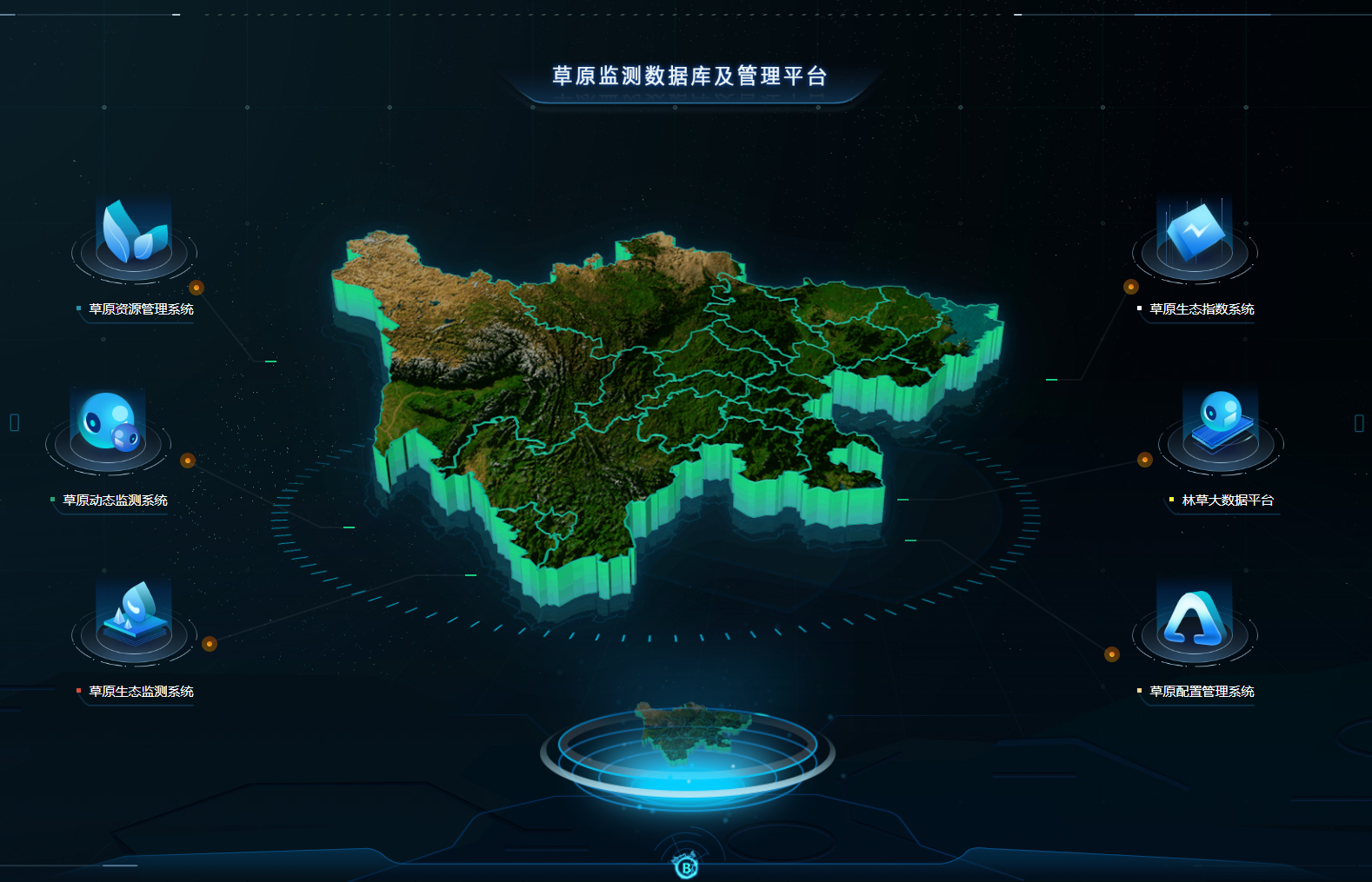The image size is (1372, 882).
Task: Open 草原资源管理系统 leaf icon
Action: click(x=134, y=233)
